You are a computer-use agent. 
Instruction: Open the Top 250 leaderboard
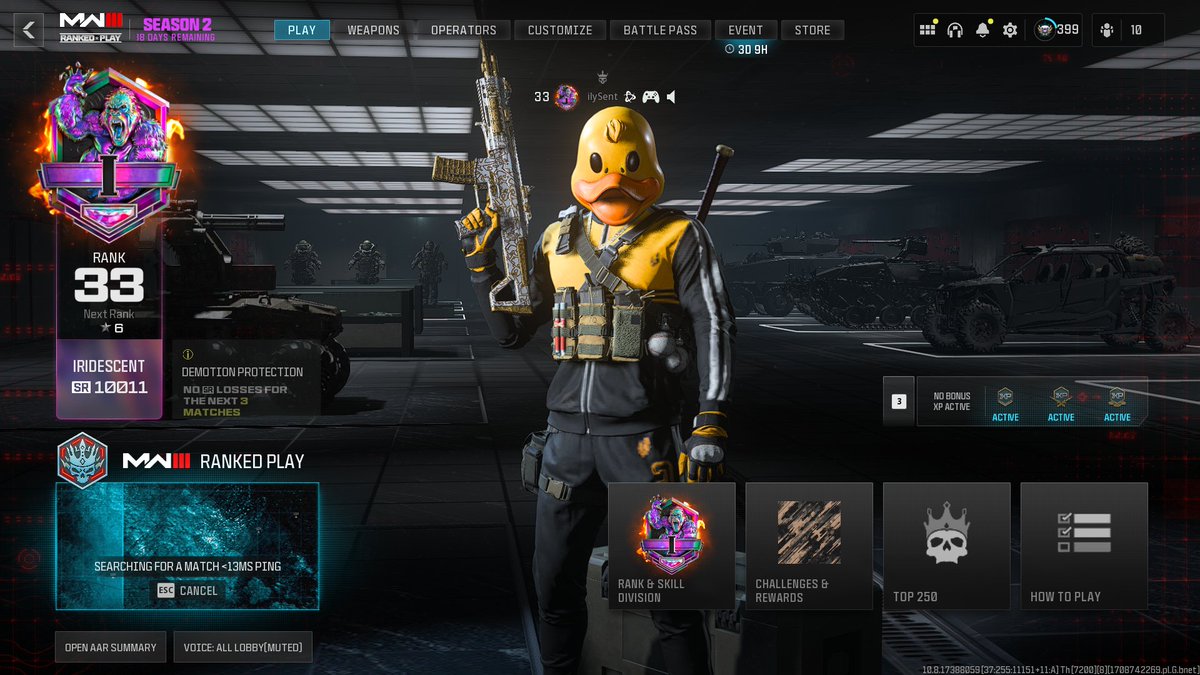(946, 546)
